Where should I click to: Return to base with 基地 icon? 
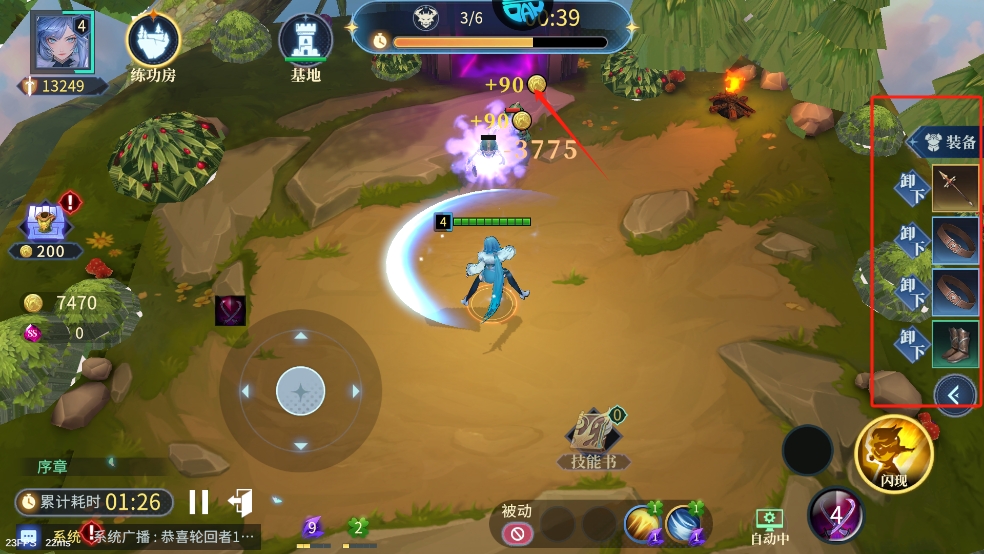305,42
